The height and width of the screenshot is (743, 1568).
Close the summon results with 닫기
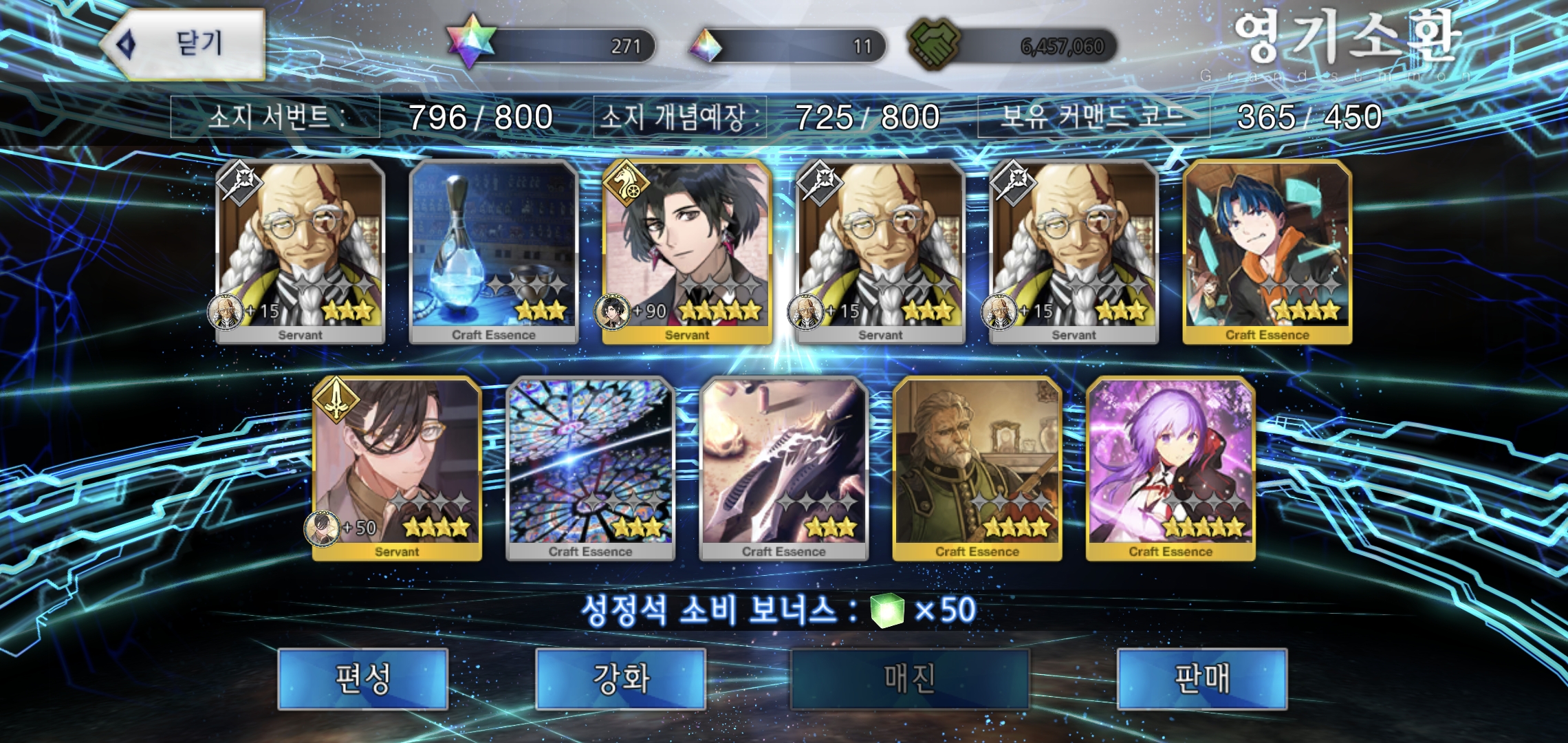coord(184,45)
